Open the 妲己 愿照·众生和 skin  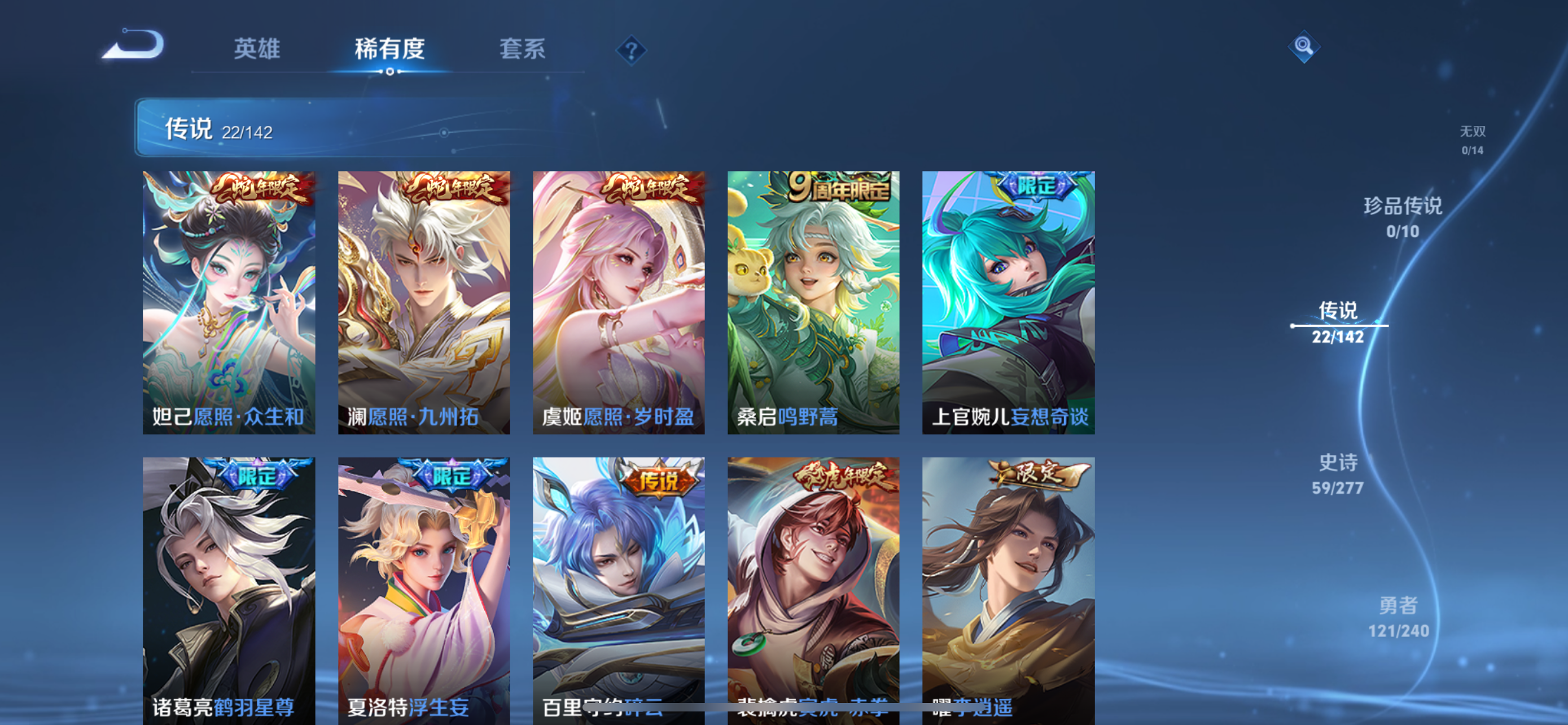[230, 304]
